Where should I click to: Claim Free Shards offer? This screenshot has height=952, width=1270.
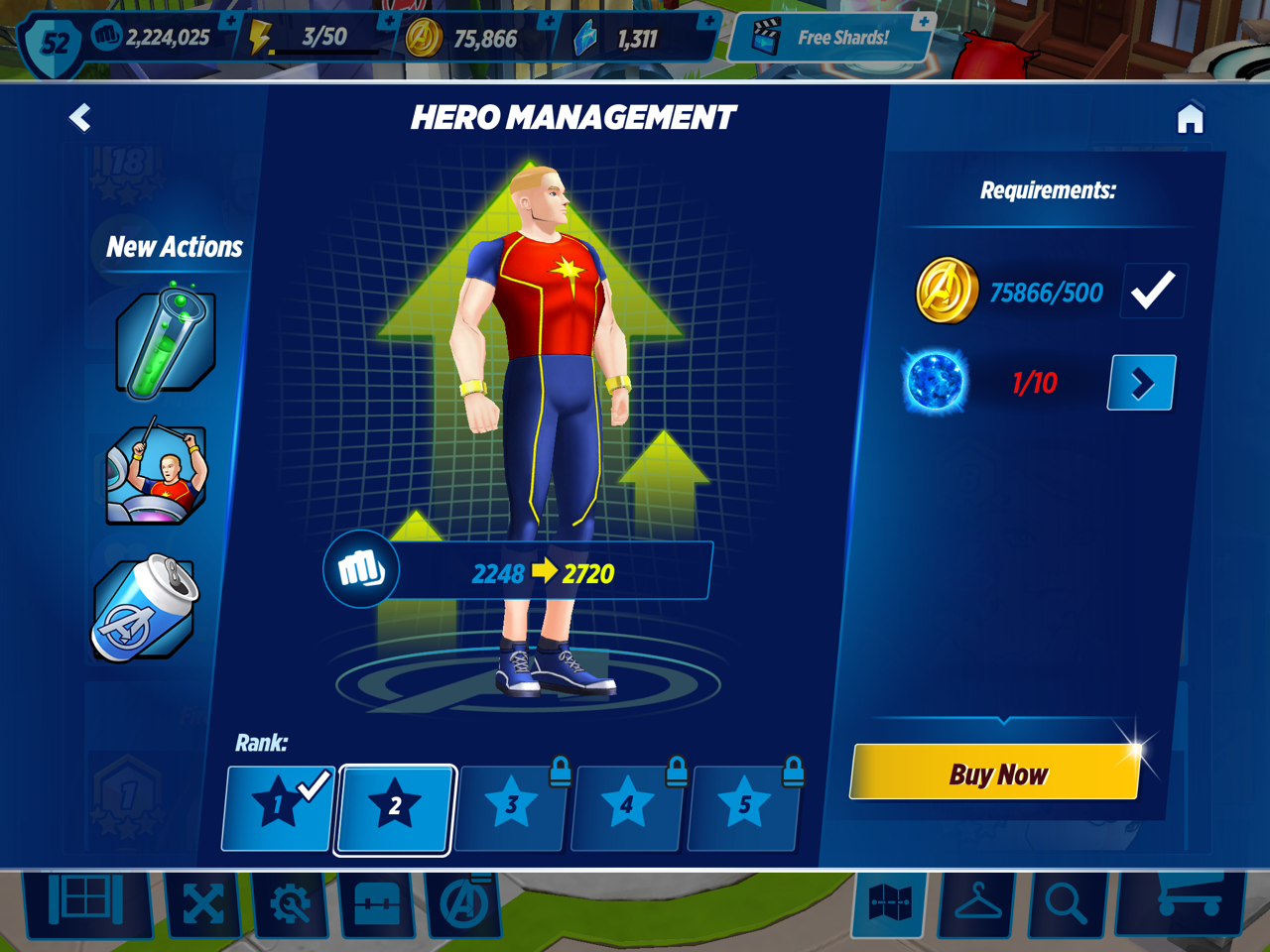[x=831, y=38]
